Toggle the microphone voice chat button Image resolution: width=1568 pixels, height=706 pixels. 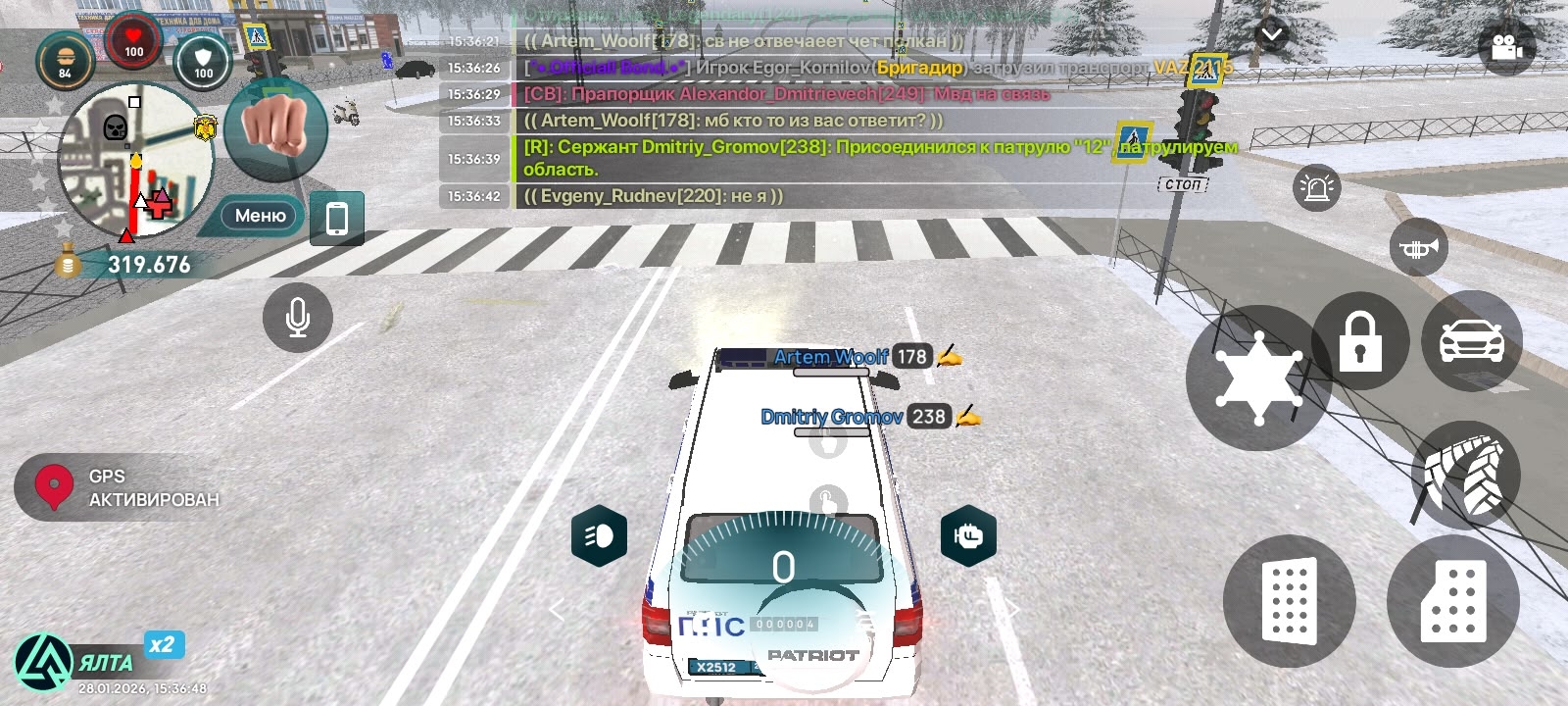[298, 318]
